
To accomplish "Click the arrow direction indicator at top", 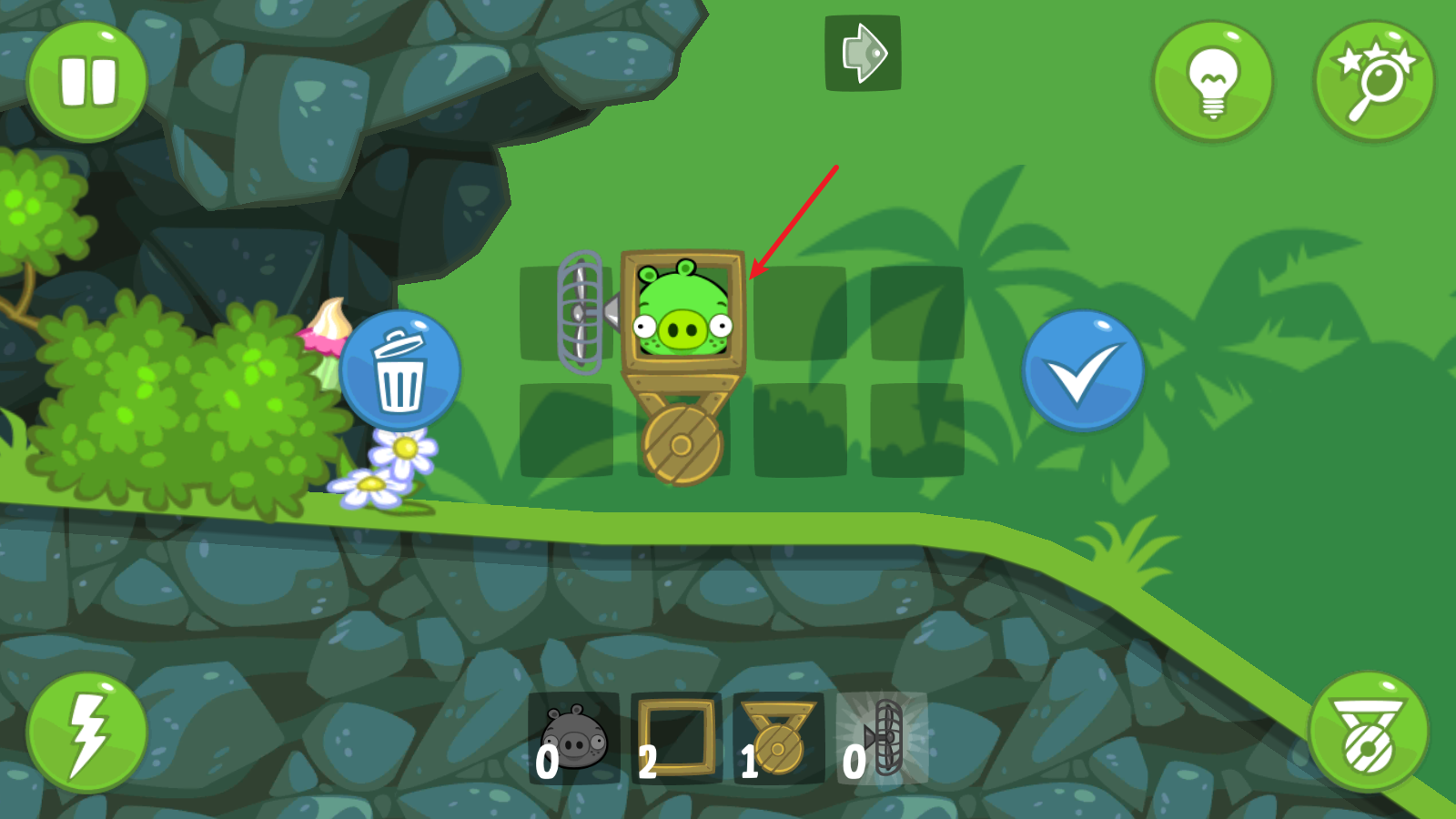I will point(863,53).
